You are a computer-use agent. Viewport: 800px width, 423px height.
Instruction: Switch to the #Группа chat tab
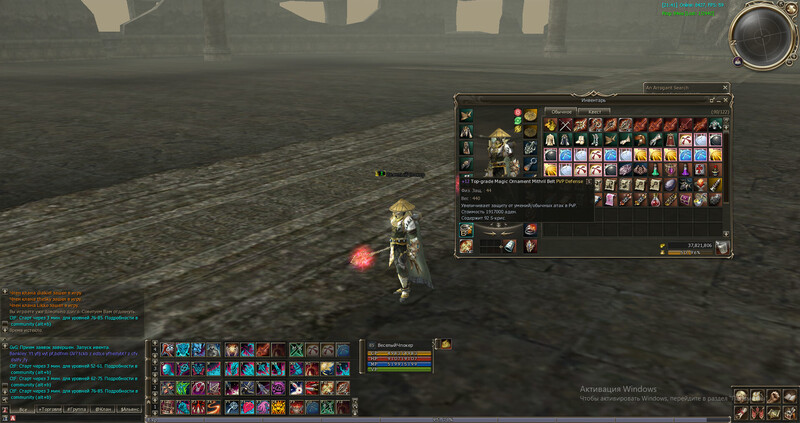[x=77, y=410]
